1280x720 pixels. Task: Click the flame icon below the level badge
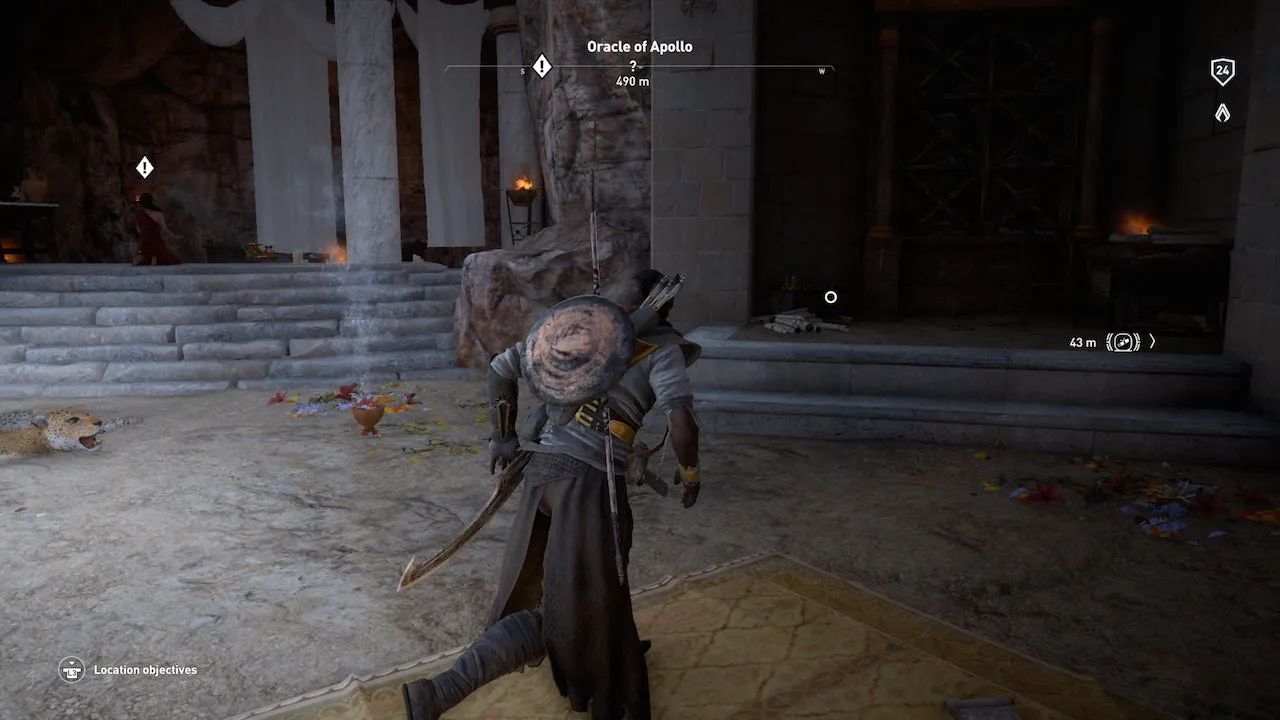coord(1222,113)
